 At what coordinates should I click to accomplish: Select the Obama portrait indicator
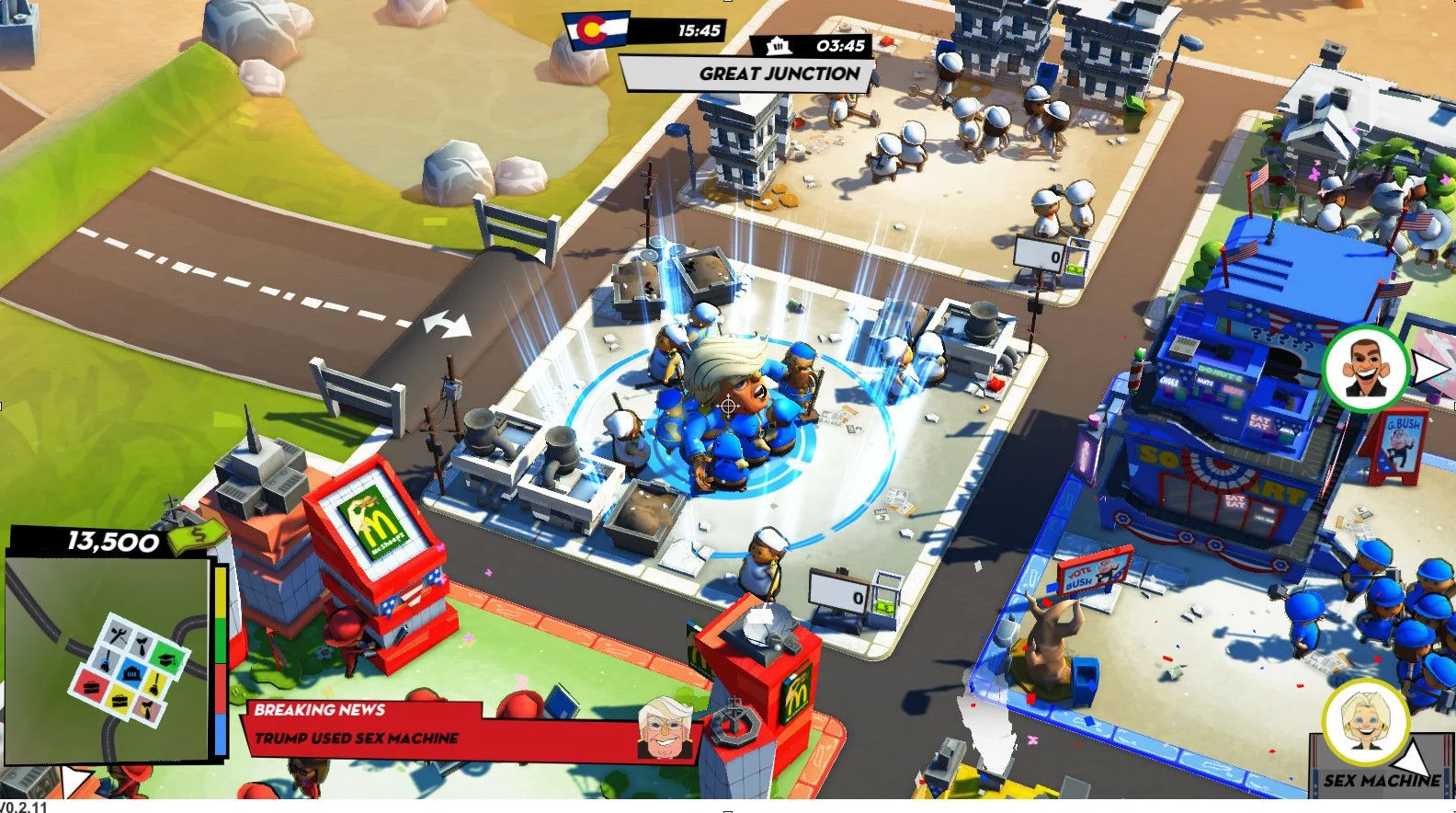[x=1364, y=368]
